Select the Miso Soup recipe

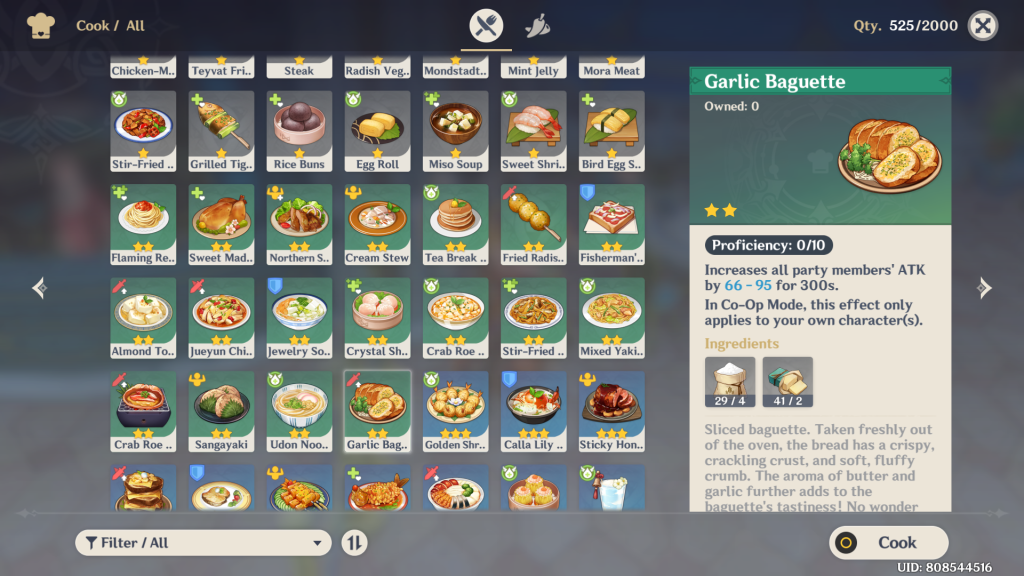(456, 131)
